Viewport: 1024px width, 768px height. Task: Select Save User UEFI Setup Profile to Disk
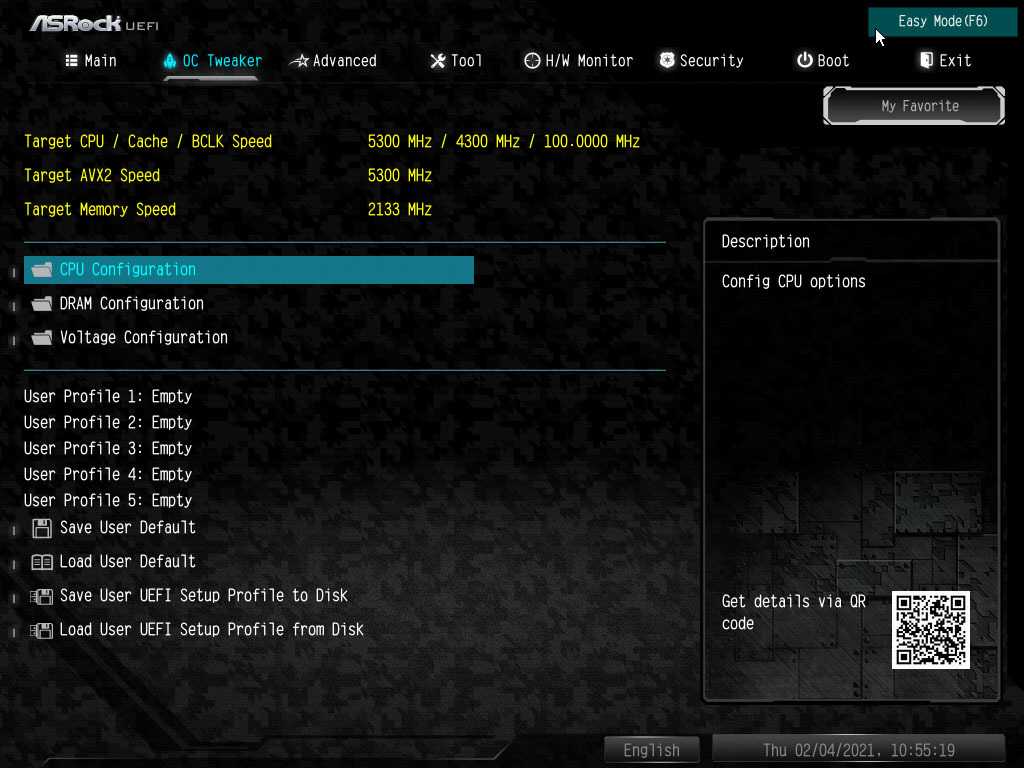tap(203, 596)
